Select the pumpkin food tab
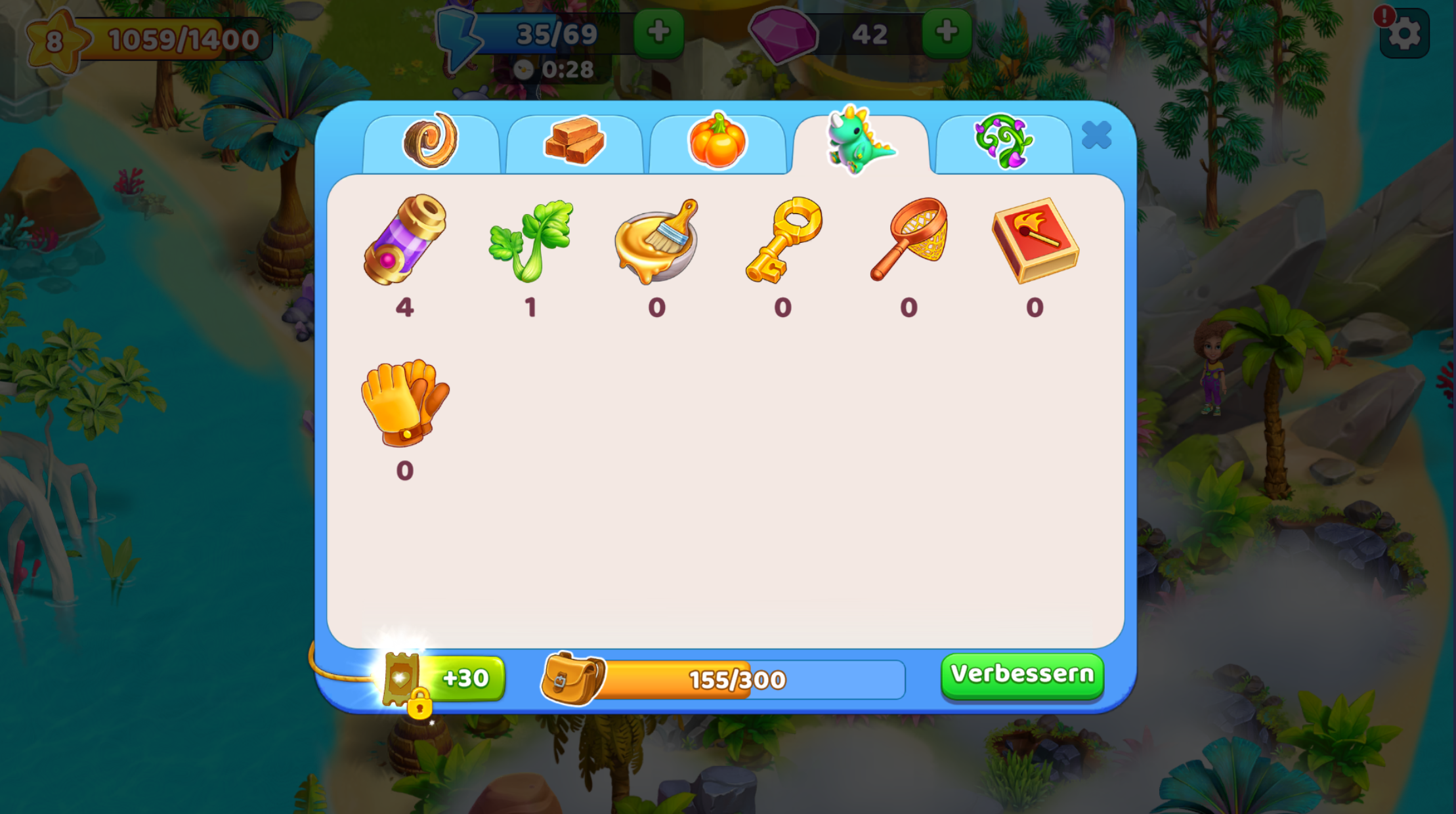The image size is (1456, 814). (717, 142)
